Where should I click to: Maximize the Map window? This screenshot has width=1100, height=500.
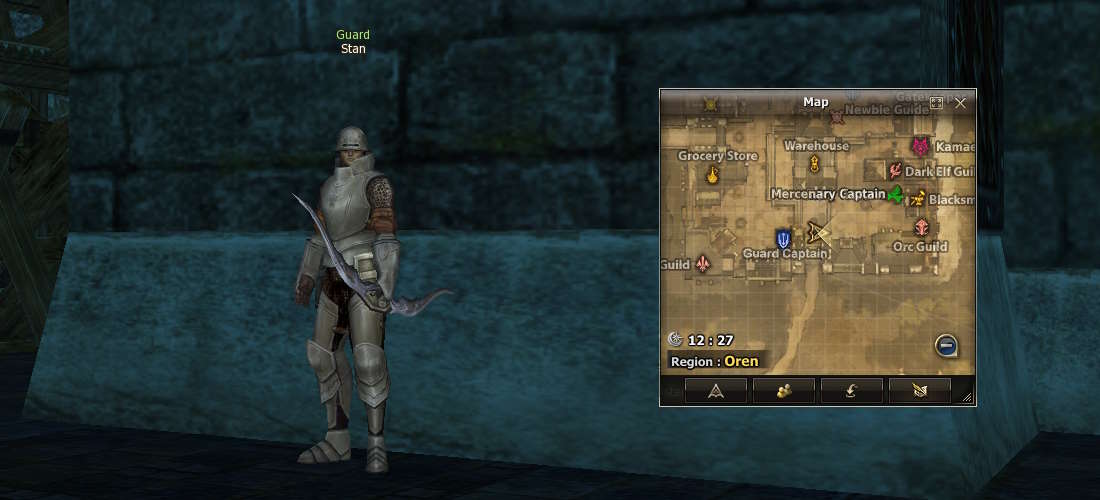click(936, 103)
